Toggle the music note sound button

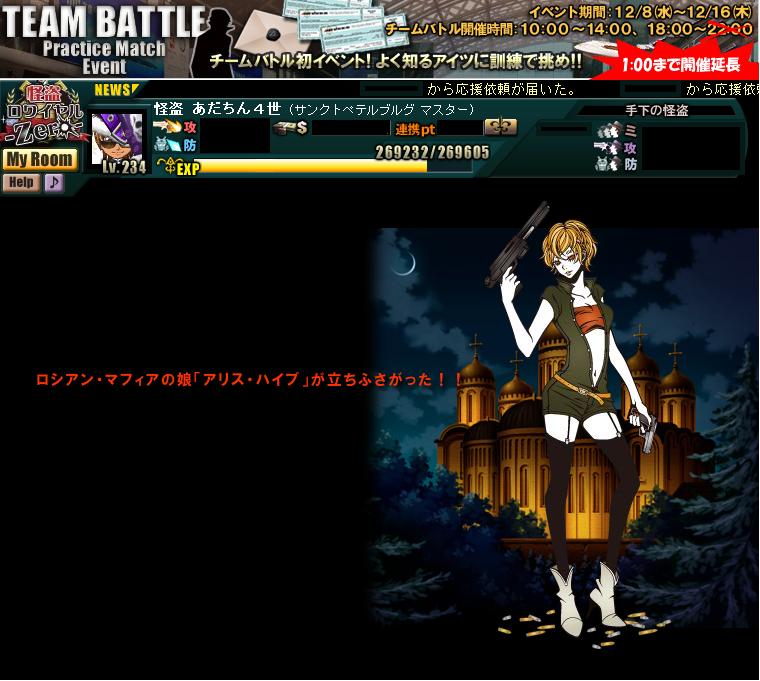tap(53, 182)
